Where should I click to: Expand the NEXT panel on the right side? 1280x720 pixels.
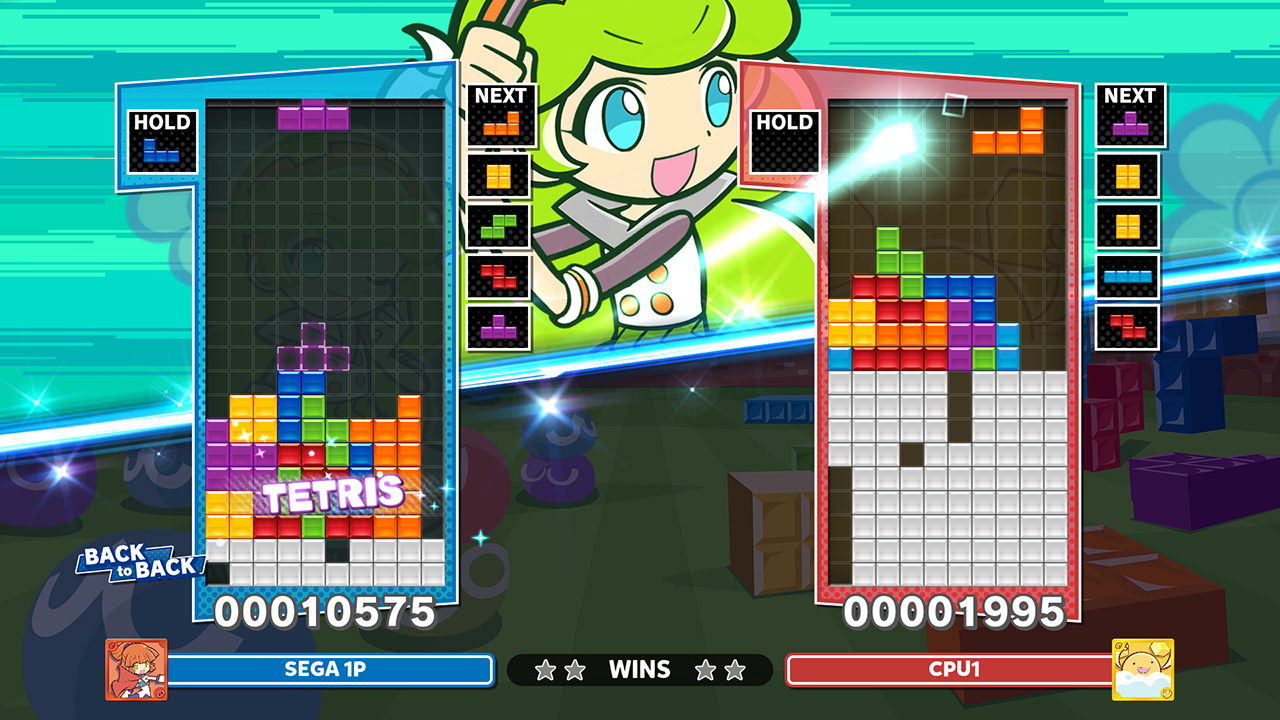pos(1130,95)
